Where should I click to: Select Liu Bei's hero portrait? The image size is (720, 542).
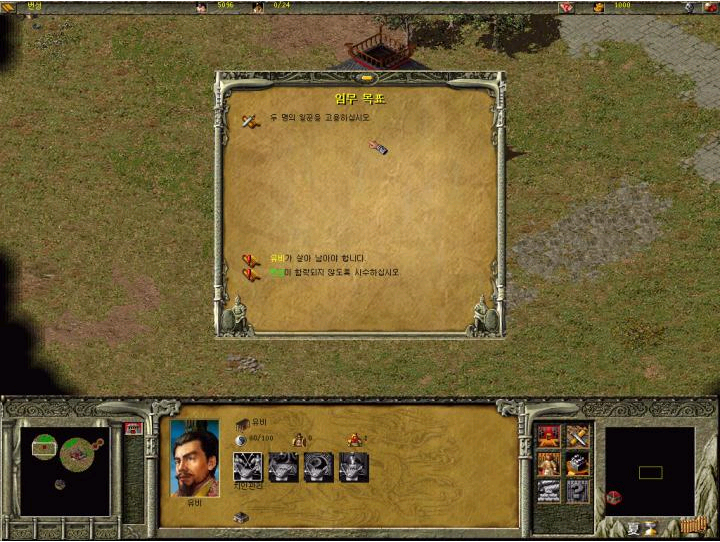coord(194,457)
